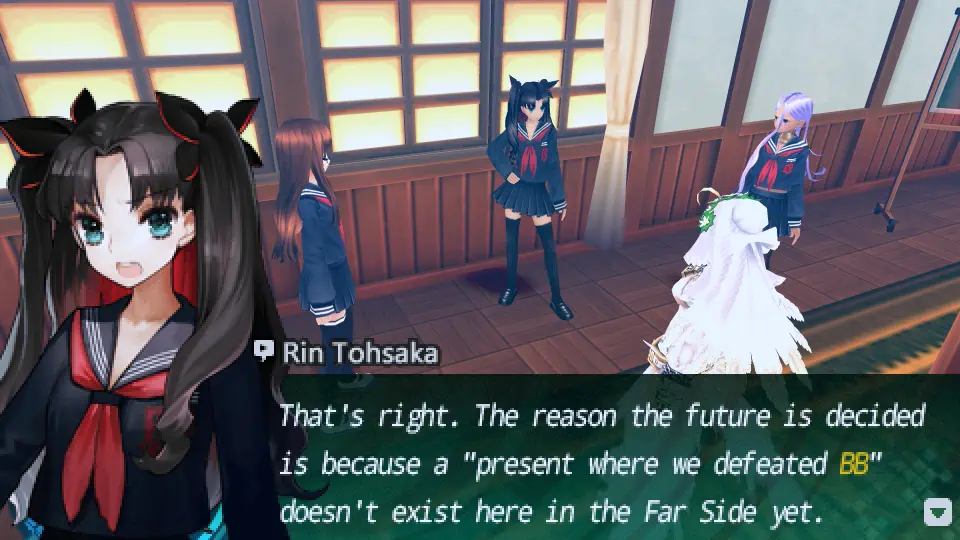Advance dialogue with the down-arrow indicator
Image resolution: width=960 pixels, height=540 pixels.
click(937, 513)
